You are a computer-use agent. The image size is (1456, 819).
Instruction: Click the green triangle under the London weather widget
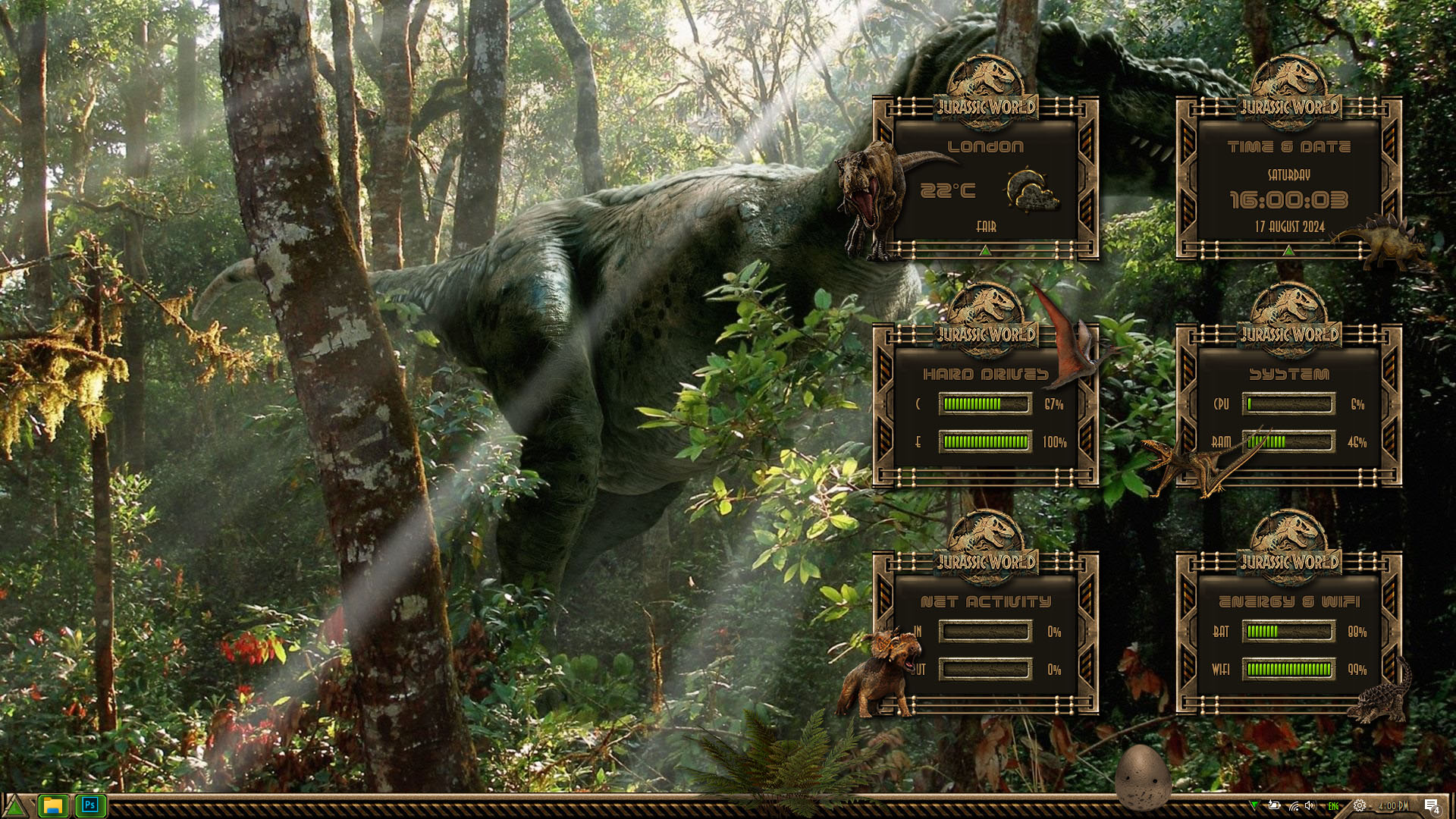coord(985,250)
